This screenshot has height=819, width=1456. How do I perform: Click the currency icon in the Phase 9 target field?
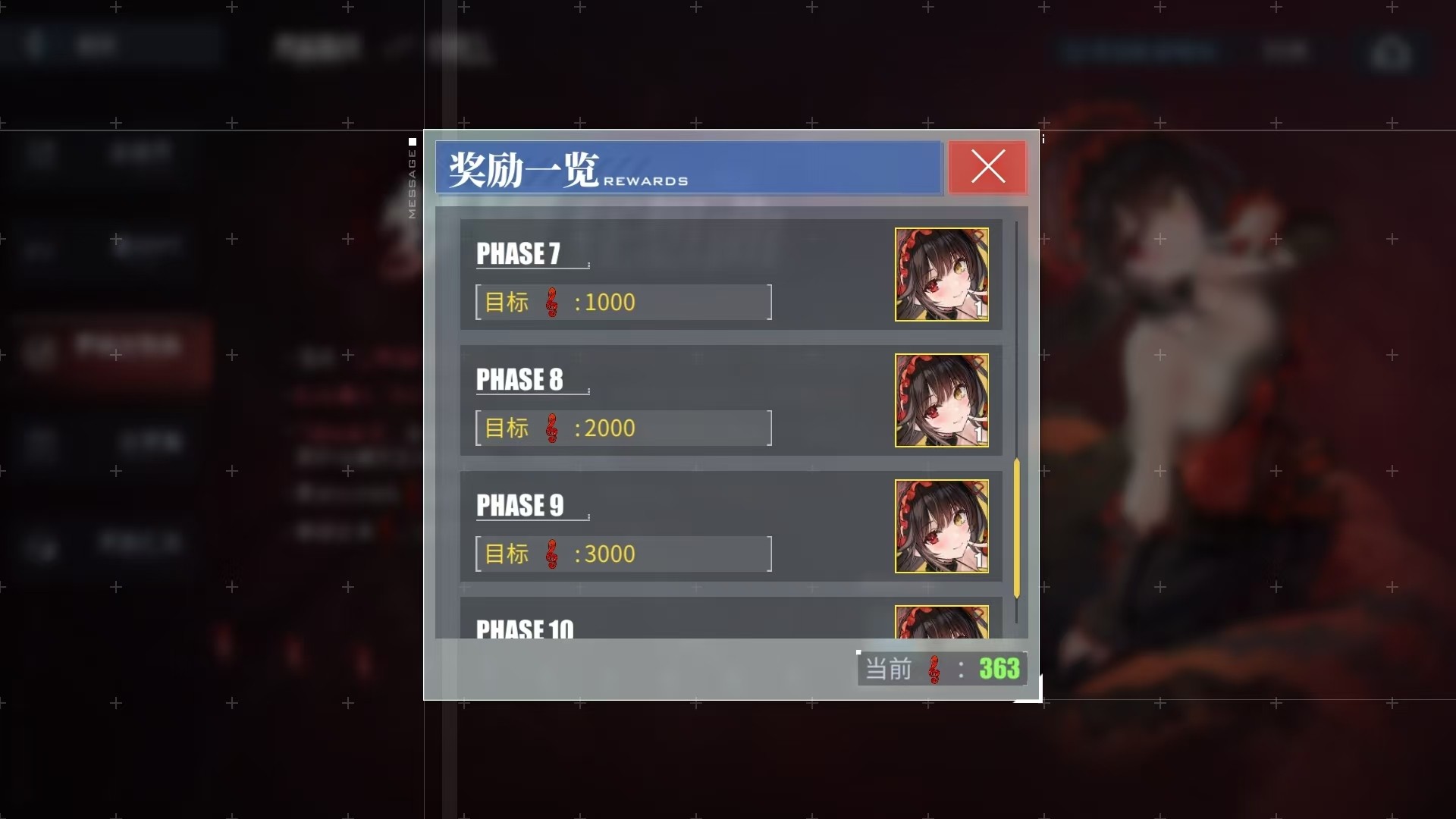tap(553, 554)
